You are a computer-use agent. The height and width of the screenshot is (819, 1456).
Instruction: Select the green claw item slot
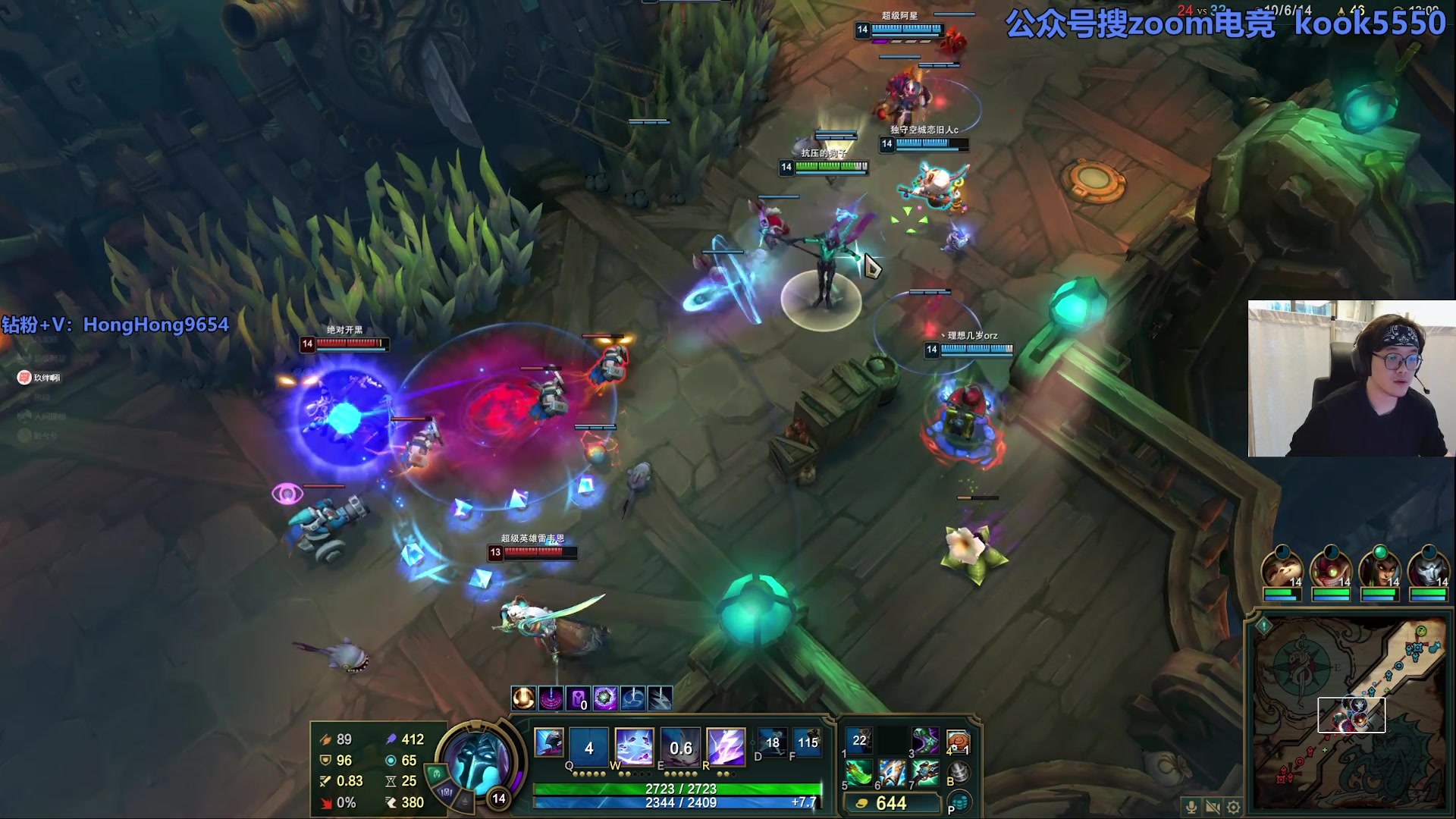coord(859,773)
